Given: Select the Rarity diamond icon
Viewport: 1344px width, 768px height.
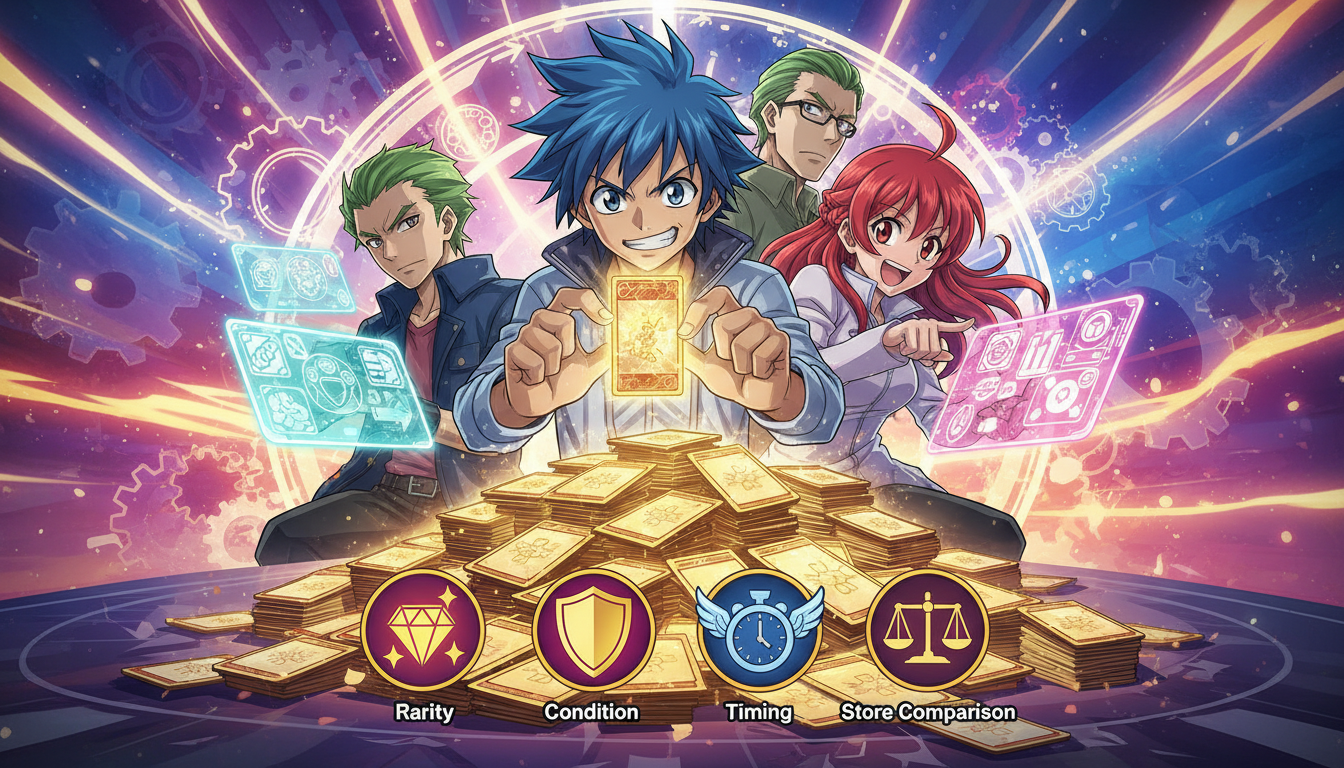Looking at the screenshot, I should tap(422, 630).
